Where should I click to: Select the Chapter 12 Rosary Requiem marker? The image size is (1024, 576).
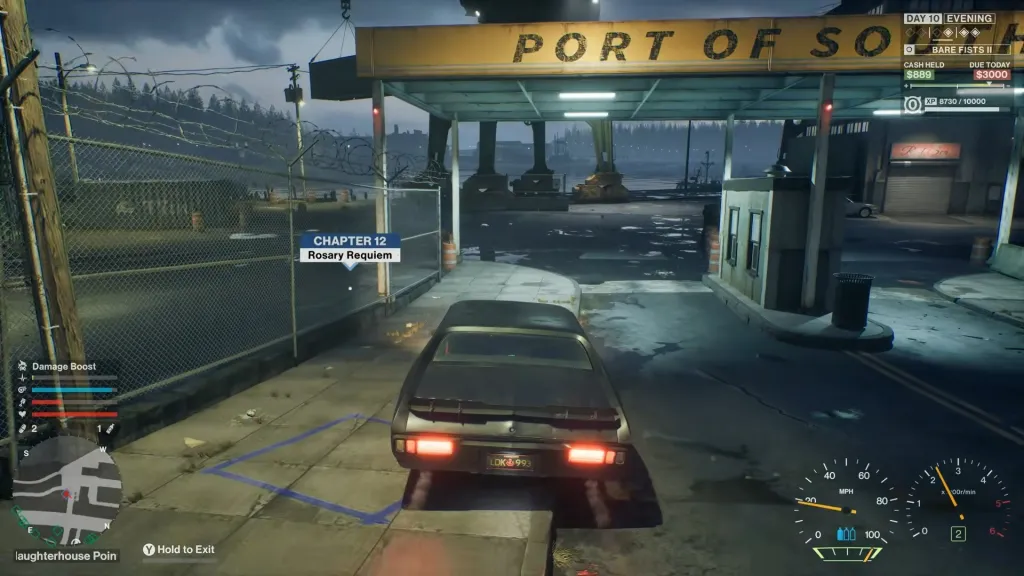click(350, 247)
